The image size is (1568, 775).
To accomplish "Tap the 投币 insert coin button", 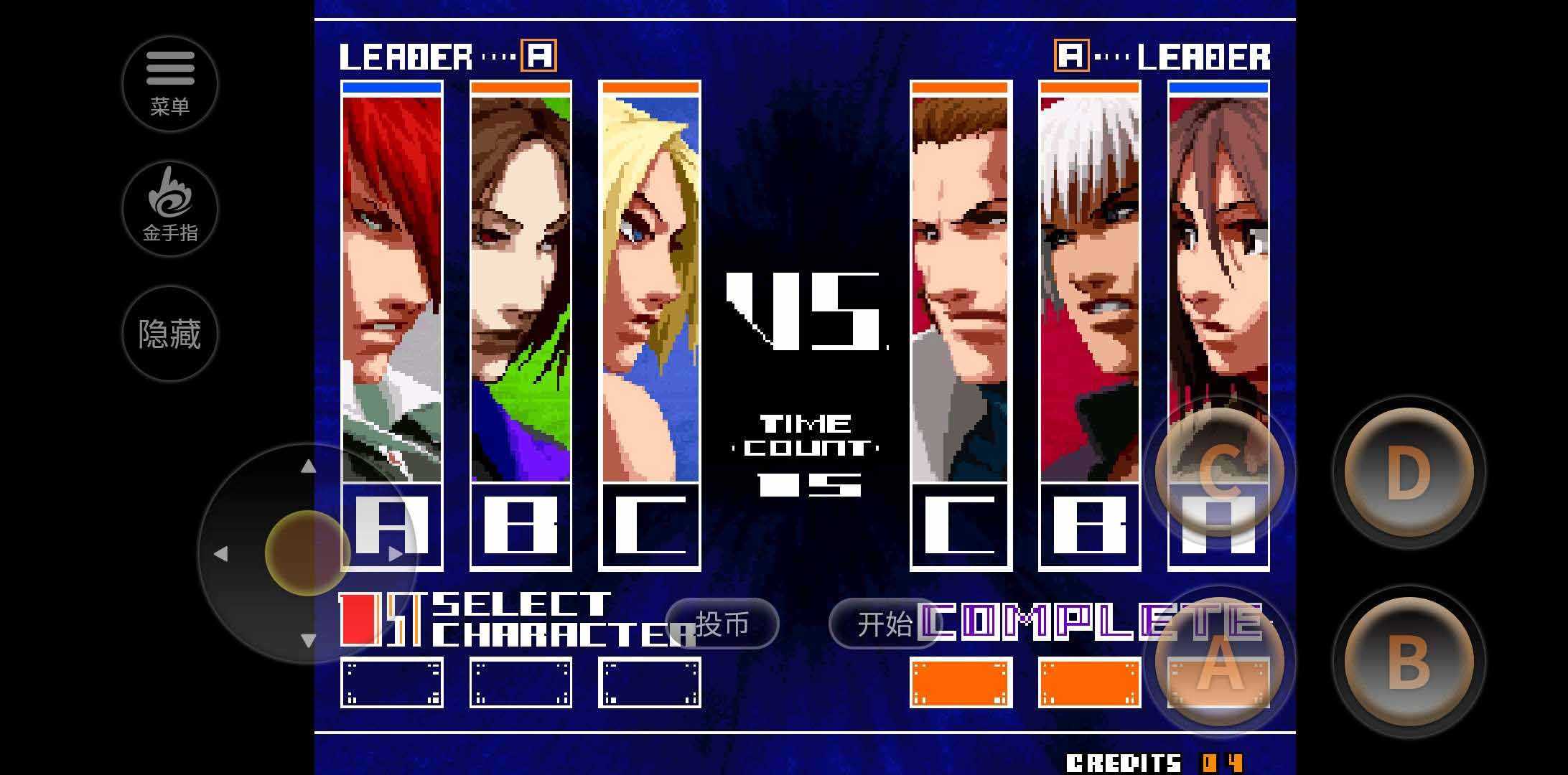I will pos(722,624).
